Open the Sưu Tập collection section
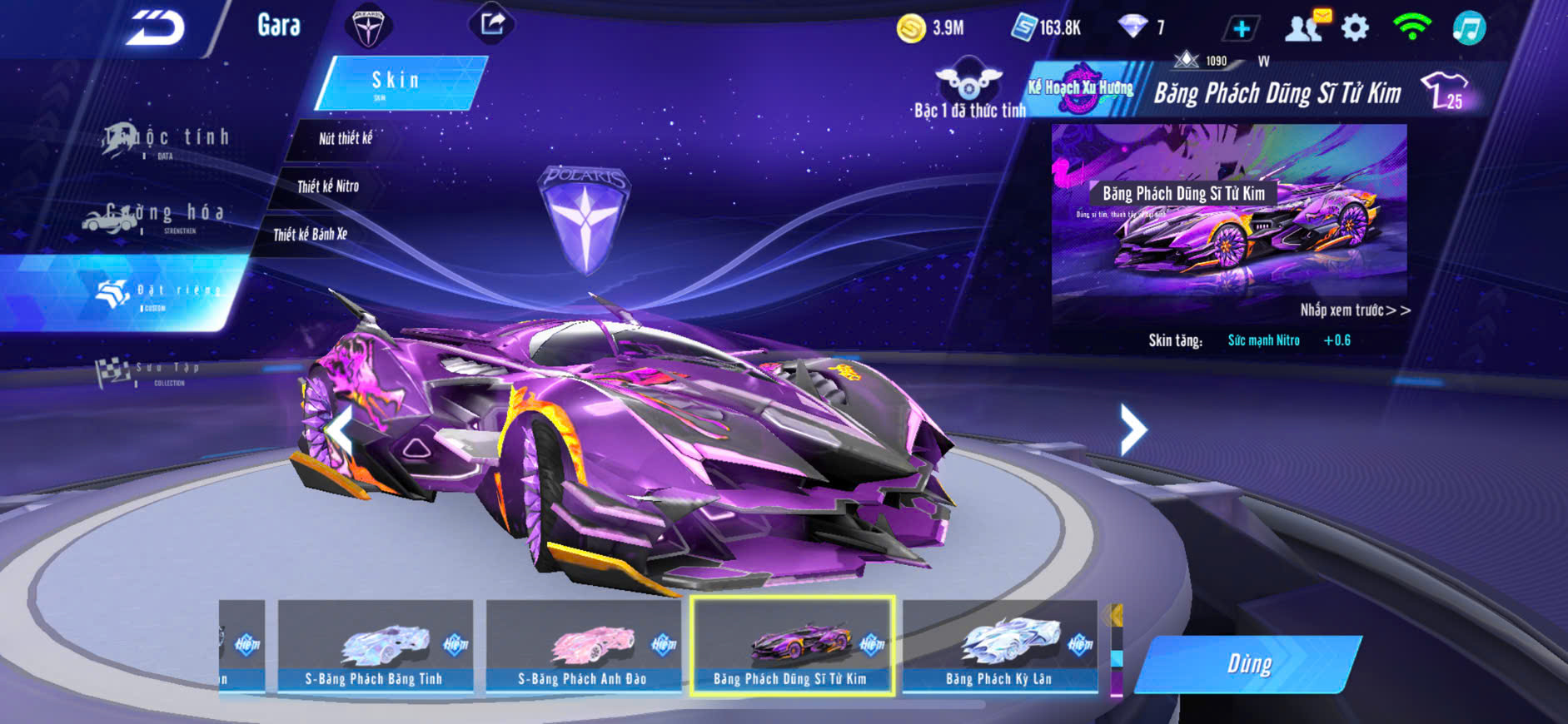Viewport: 1568px width, 724px height. point(150,373)
